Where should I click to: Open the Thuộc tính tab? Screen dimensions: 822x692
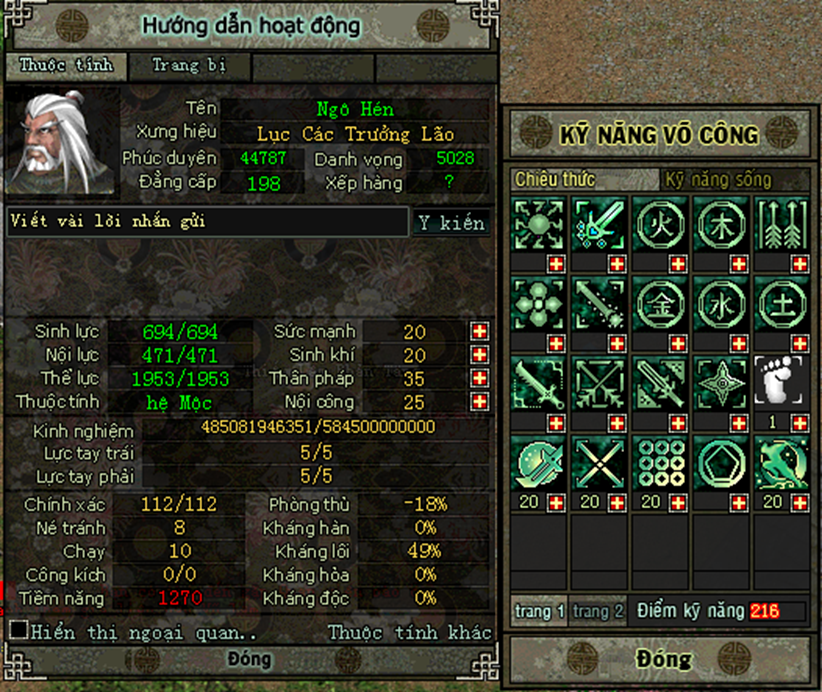pos(66,67)
